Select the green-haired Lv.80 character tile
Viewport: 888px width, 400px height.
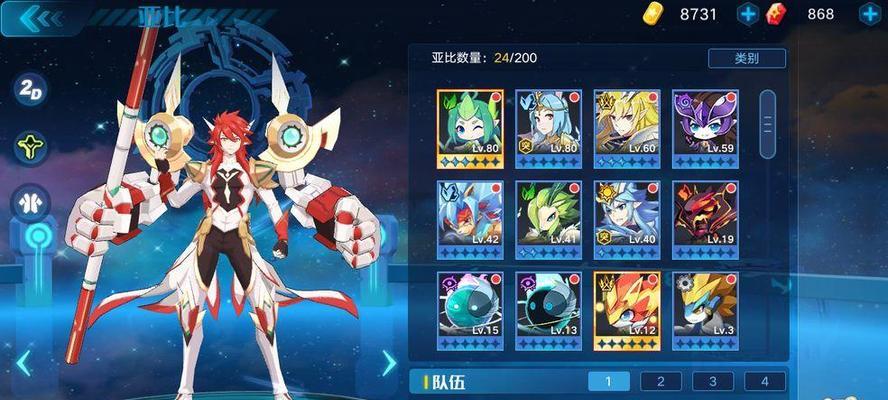(470, 129)
